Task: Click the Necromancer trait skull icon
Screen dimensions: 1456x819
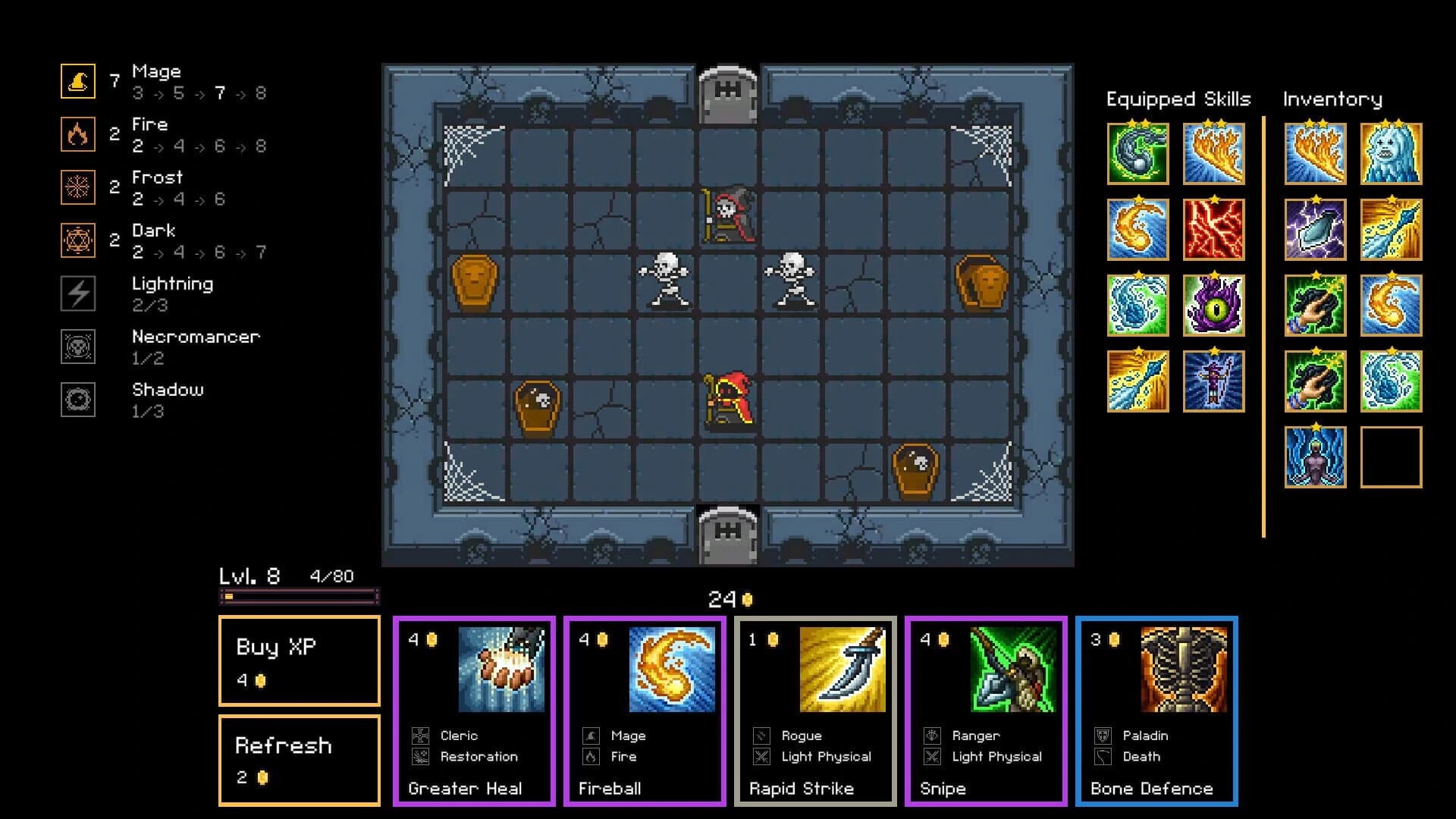Action: [x=78, y=347]
